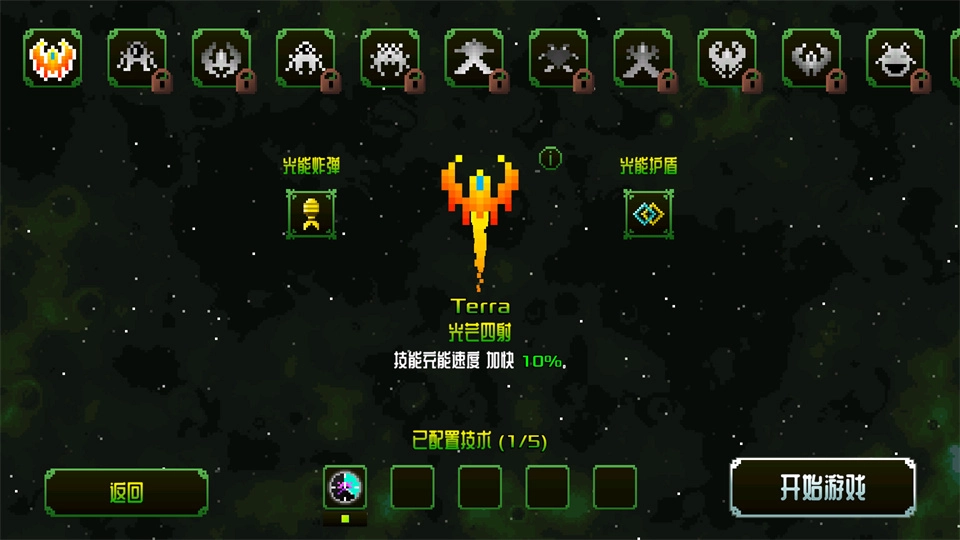Start the game with 开始游戏
Screen dimensions: 960x540
[x=822, y=489]
